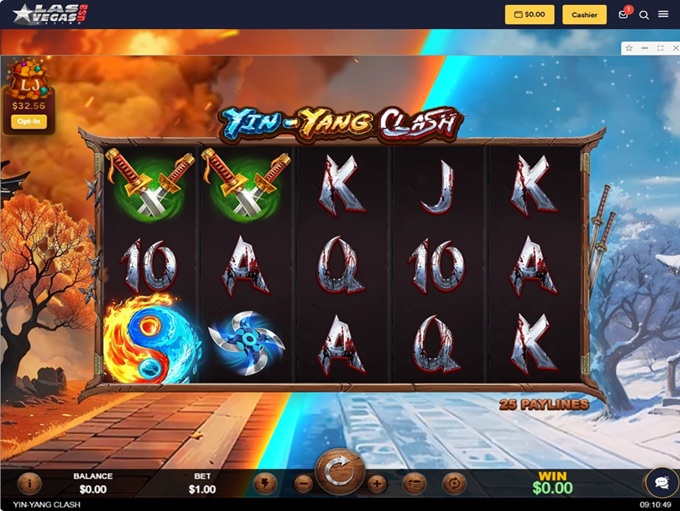Minimize the game window
Viewport: 680px width, 511px height.
pos(644,48)
